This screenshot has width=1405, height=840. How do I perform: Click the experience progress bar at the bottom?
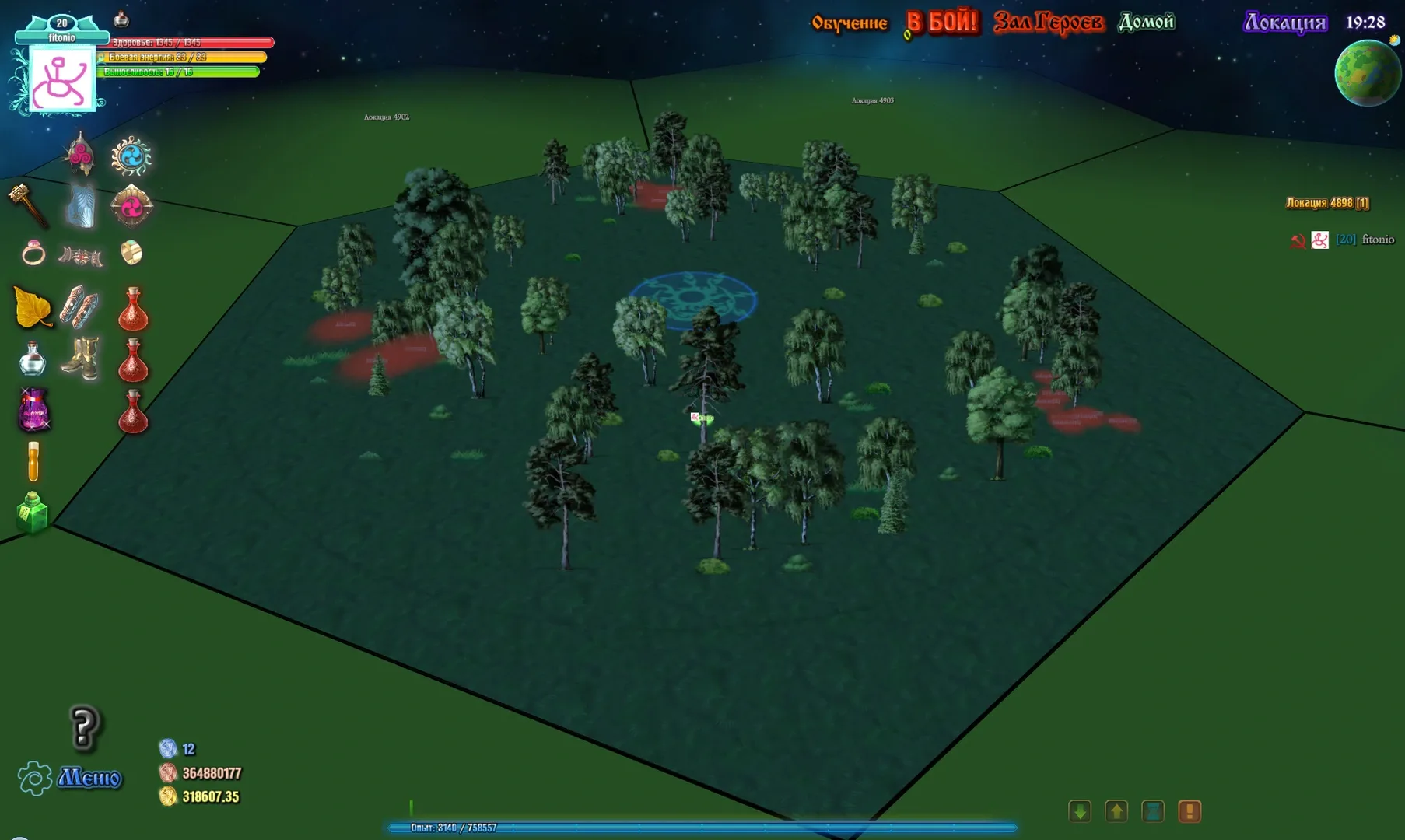(x=700, y=828)
